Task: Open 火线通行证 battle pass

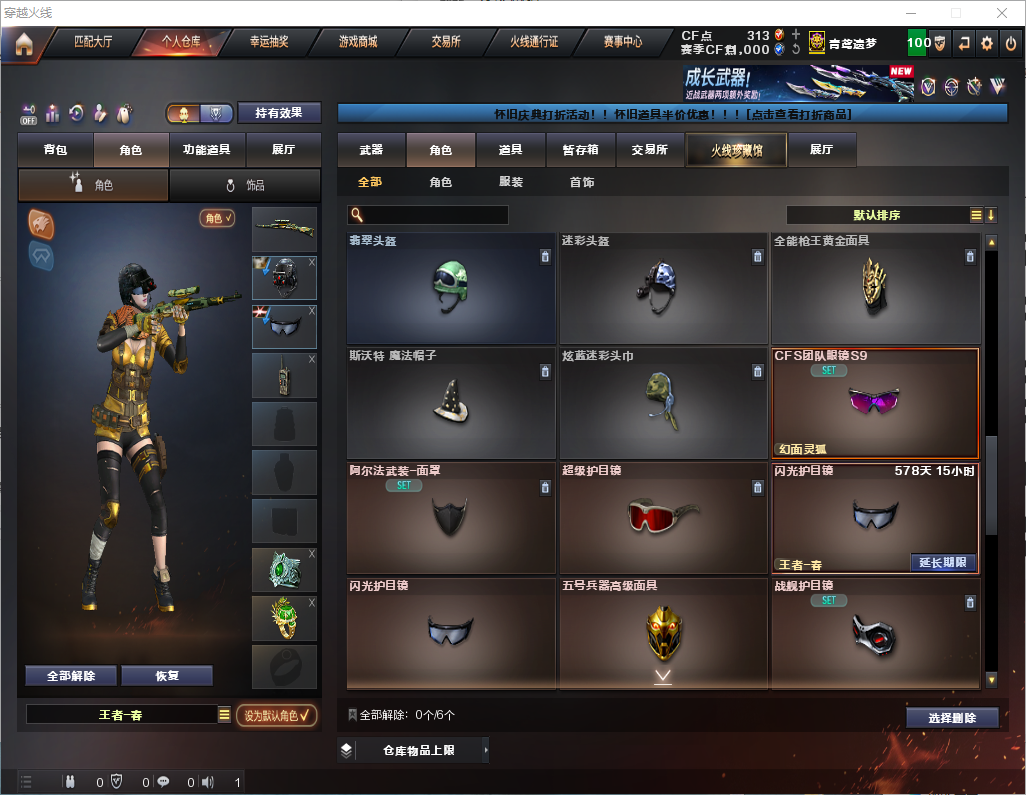Action: coord(534,42)
